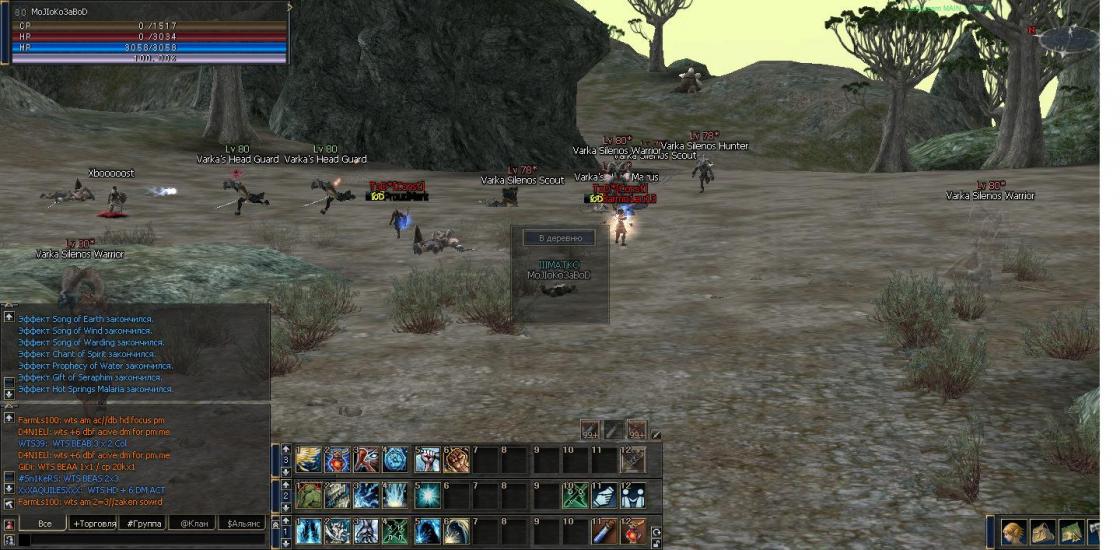Click the "В деревню" respawn button

(x=559, y=238)
